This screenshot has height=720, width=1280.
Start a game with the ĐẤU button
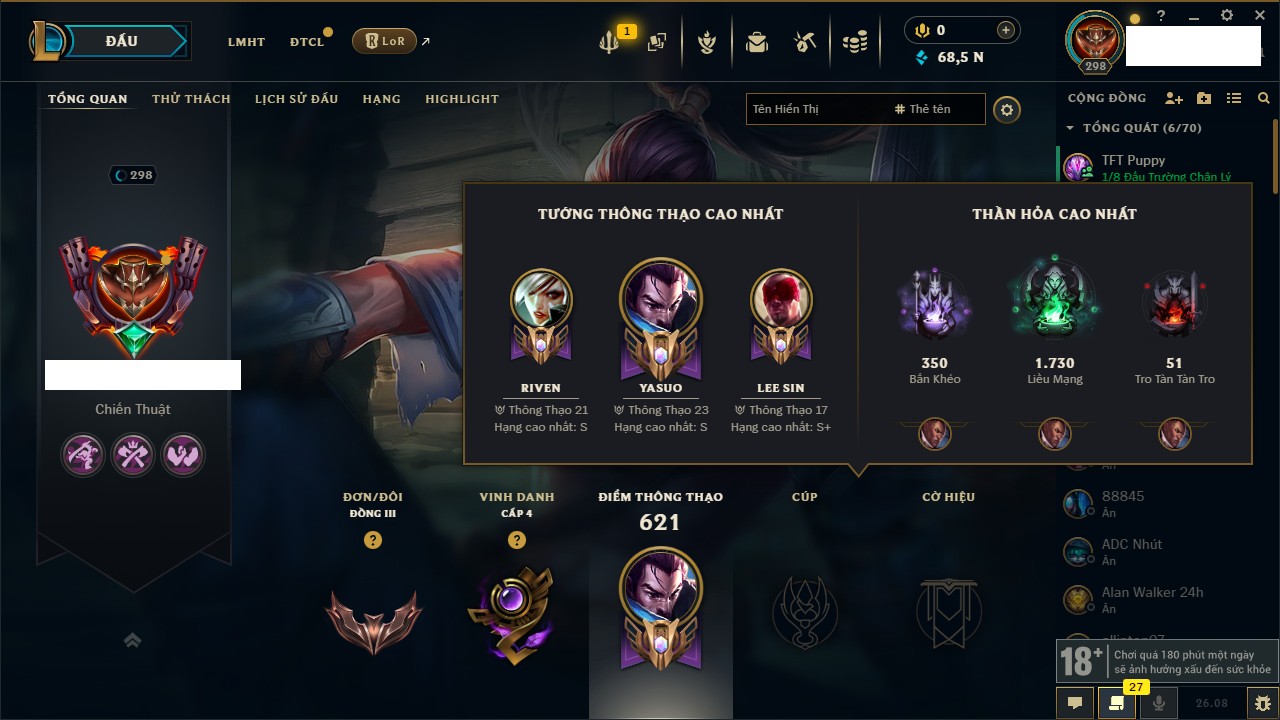121,41
